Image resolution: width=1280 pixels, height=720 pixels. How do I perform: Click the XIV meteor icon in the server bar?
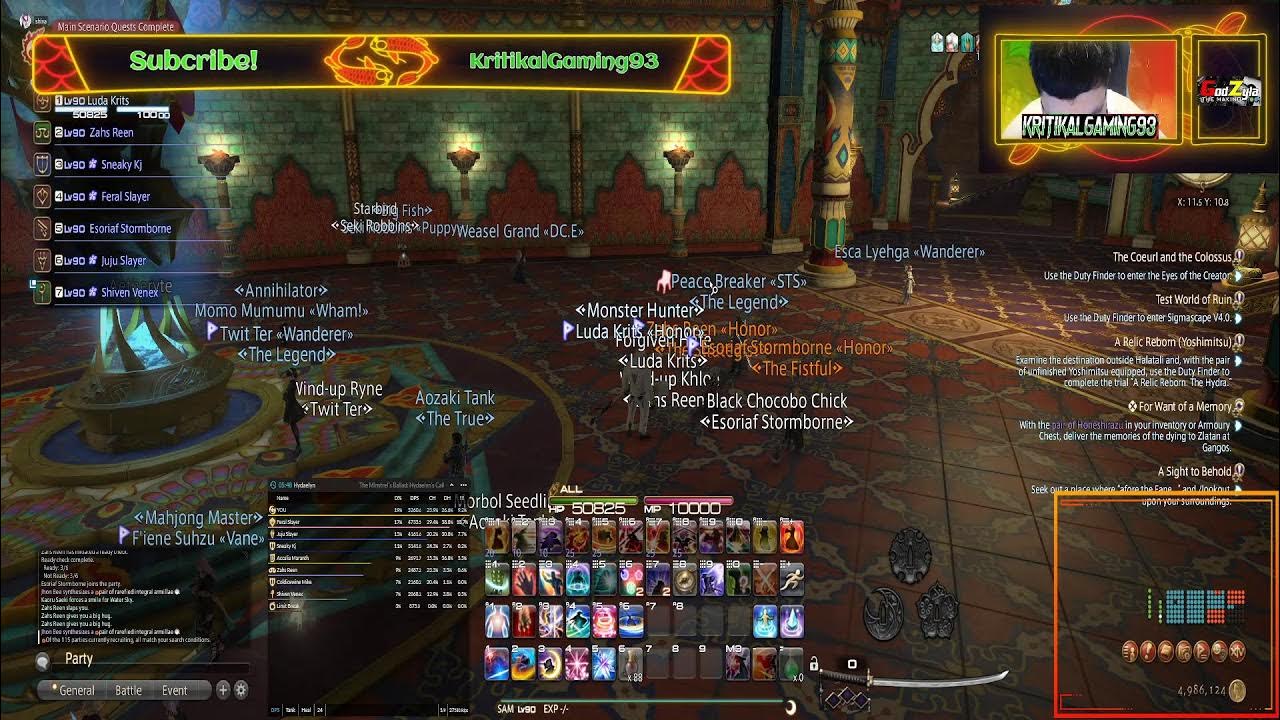point(1238,652)
